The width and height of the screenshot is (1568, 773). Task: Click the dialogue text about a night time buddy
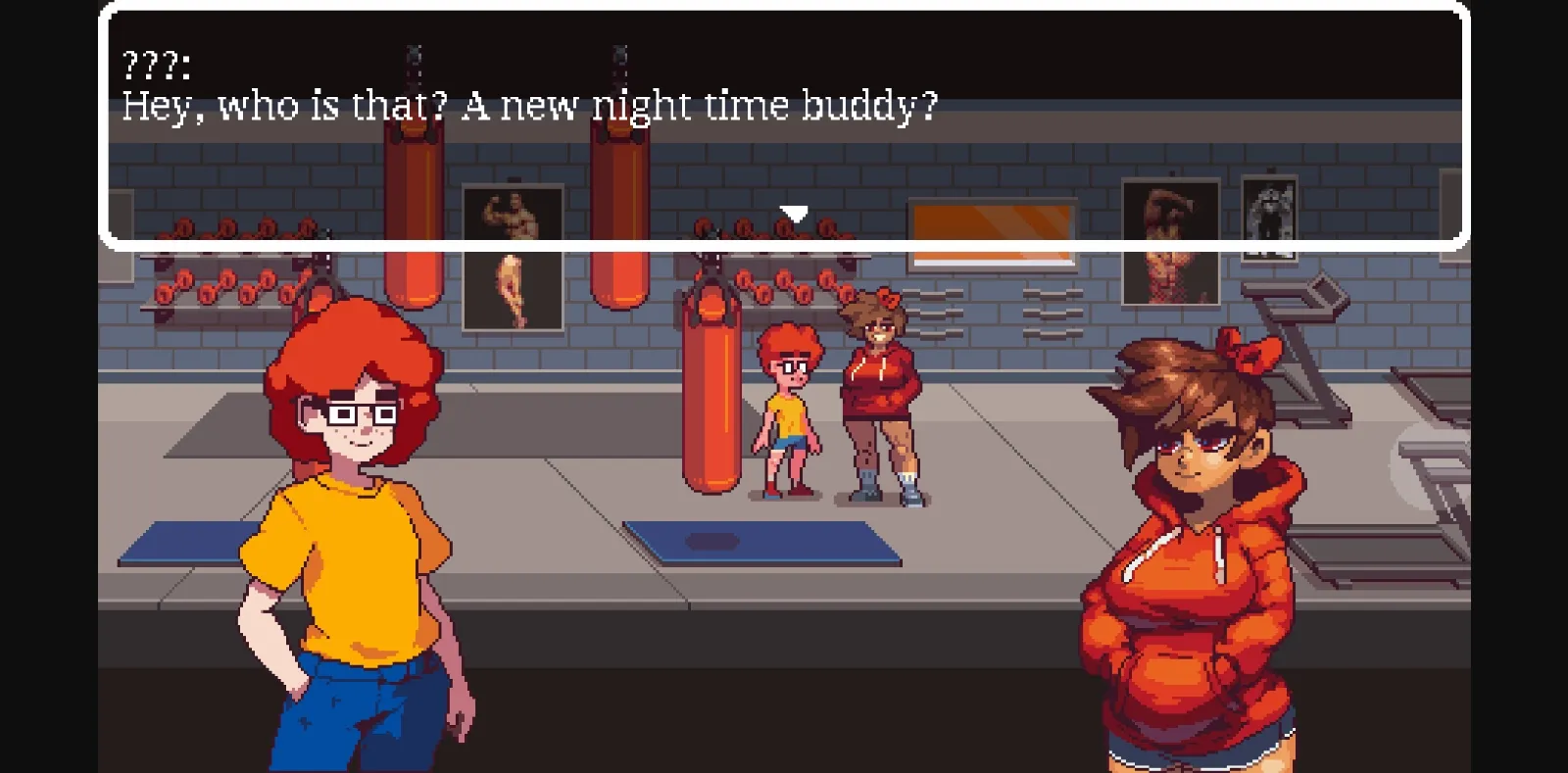coord(529,105)
